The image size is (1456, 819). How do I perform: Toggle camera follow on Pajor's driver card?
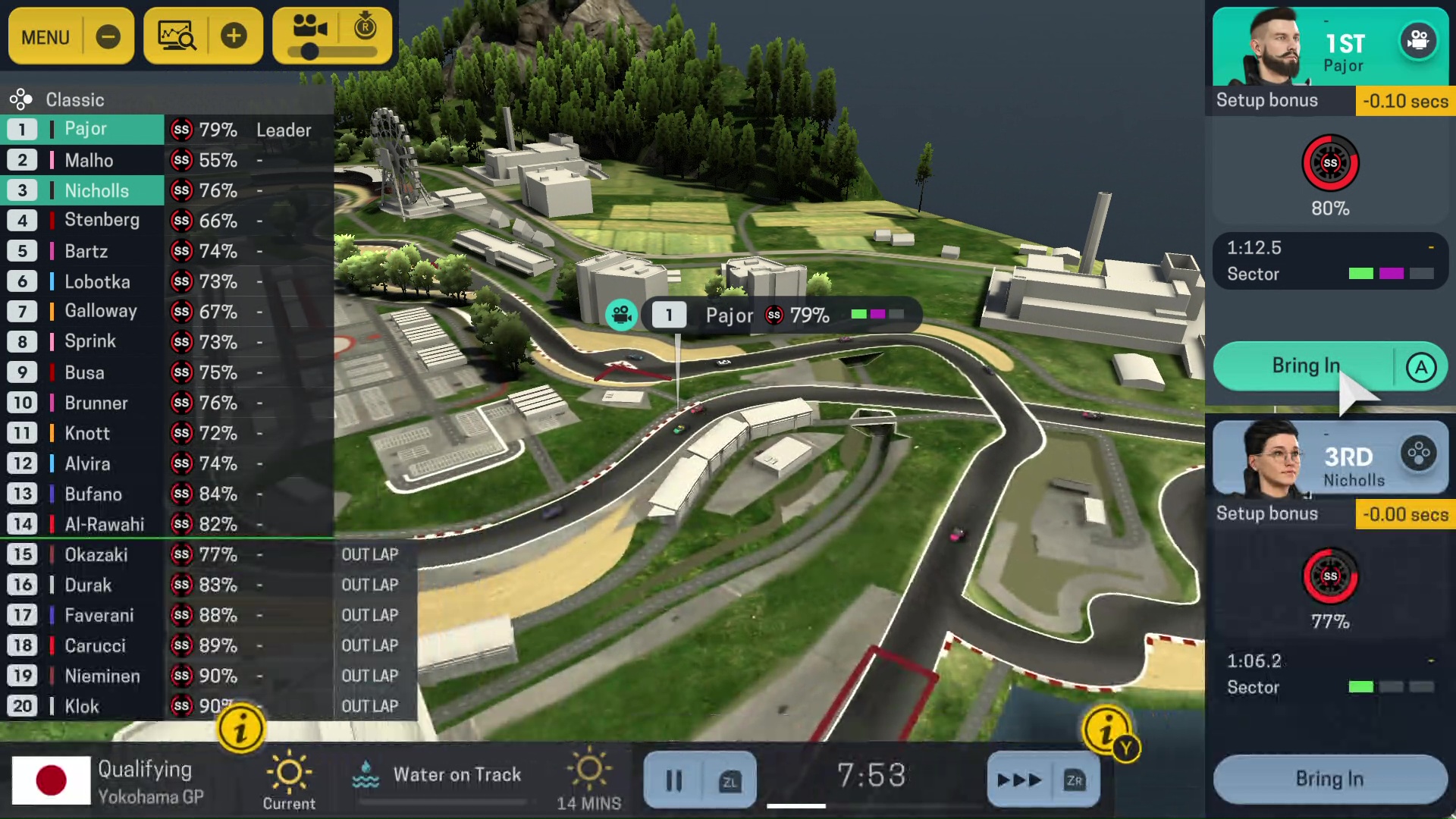1417,40
